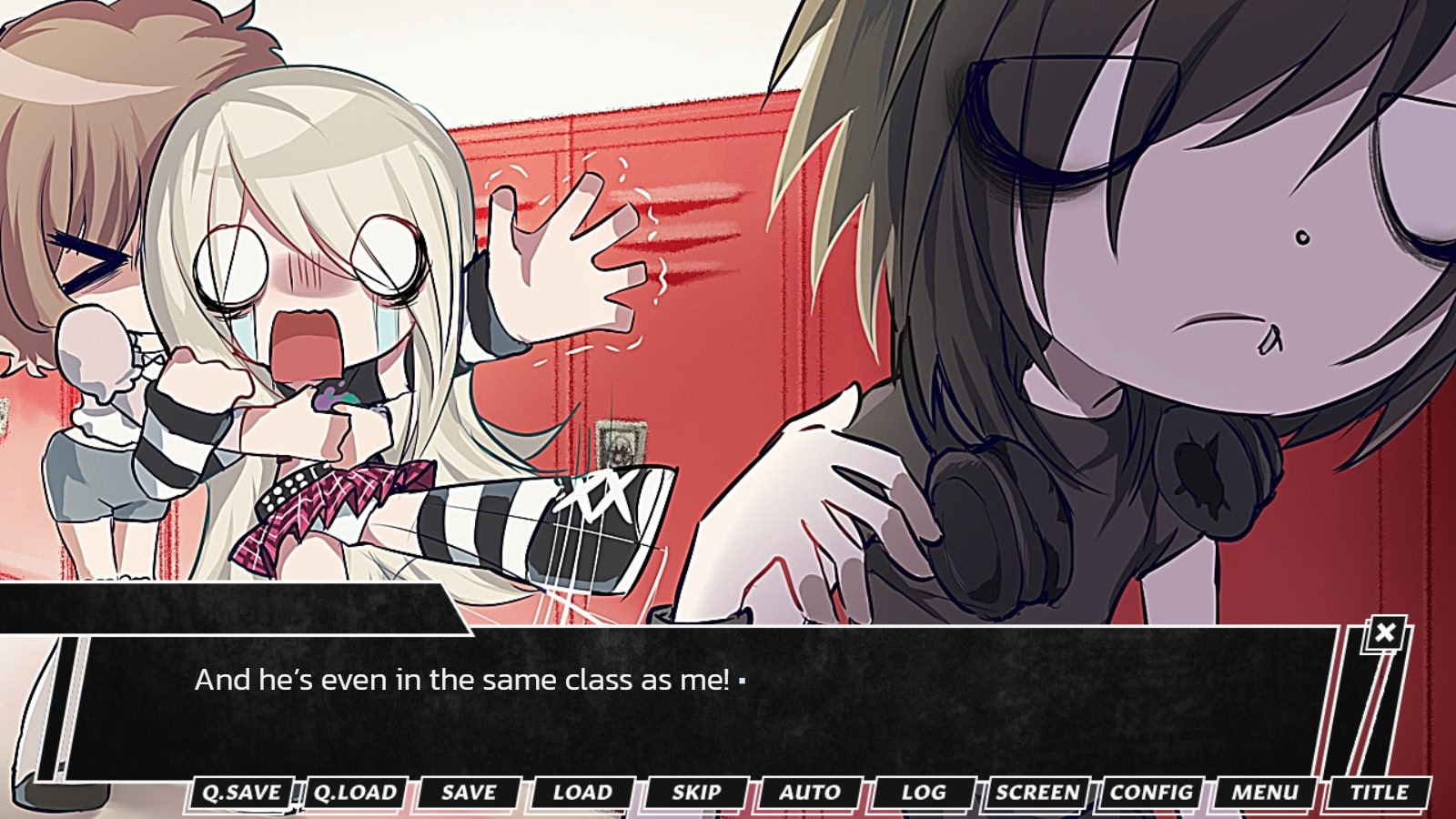
Task: Capture a screenshot with SCREEN
Action: tap(1037, 793)
